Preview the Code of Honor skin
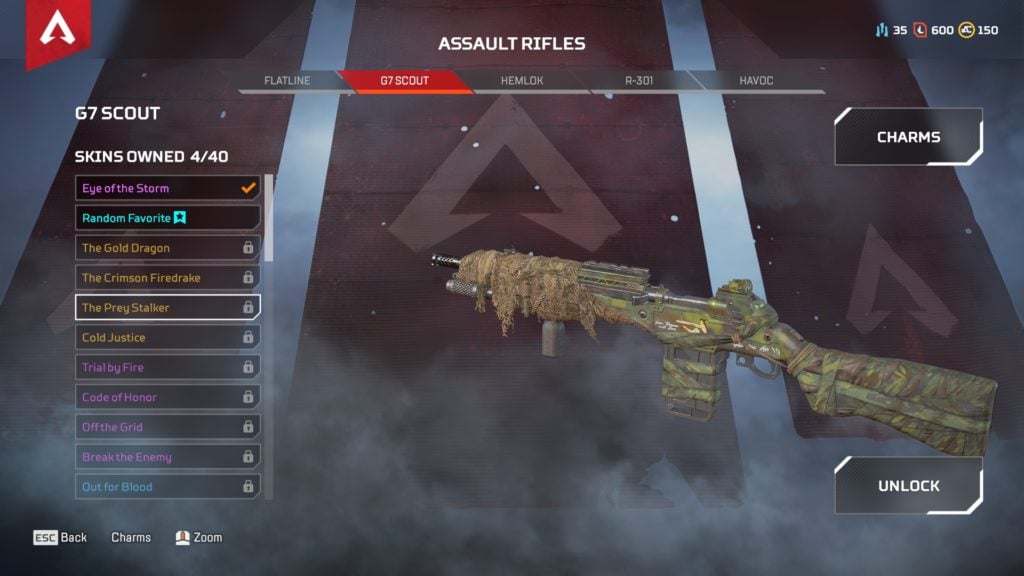Viewport: 1024px width, 576px height. (x=168, y=397)
